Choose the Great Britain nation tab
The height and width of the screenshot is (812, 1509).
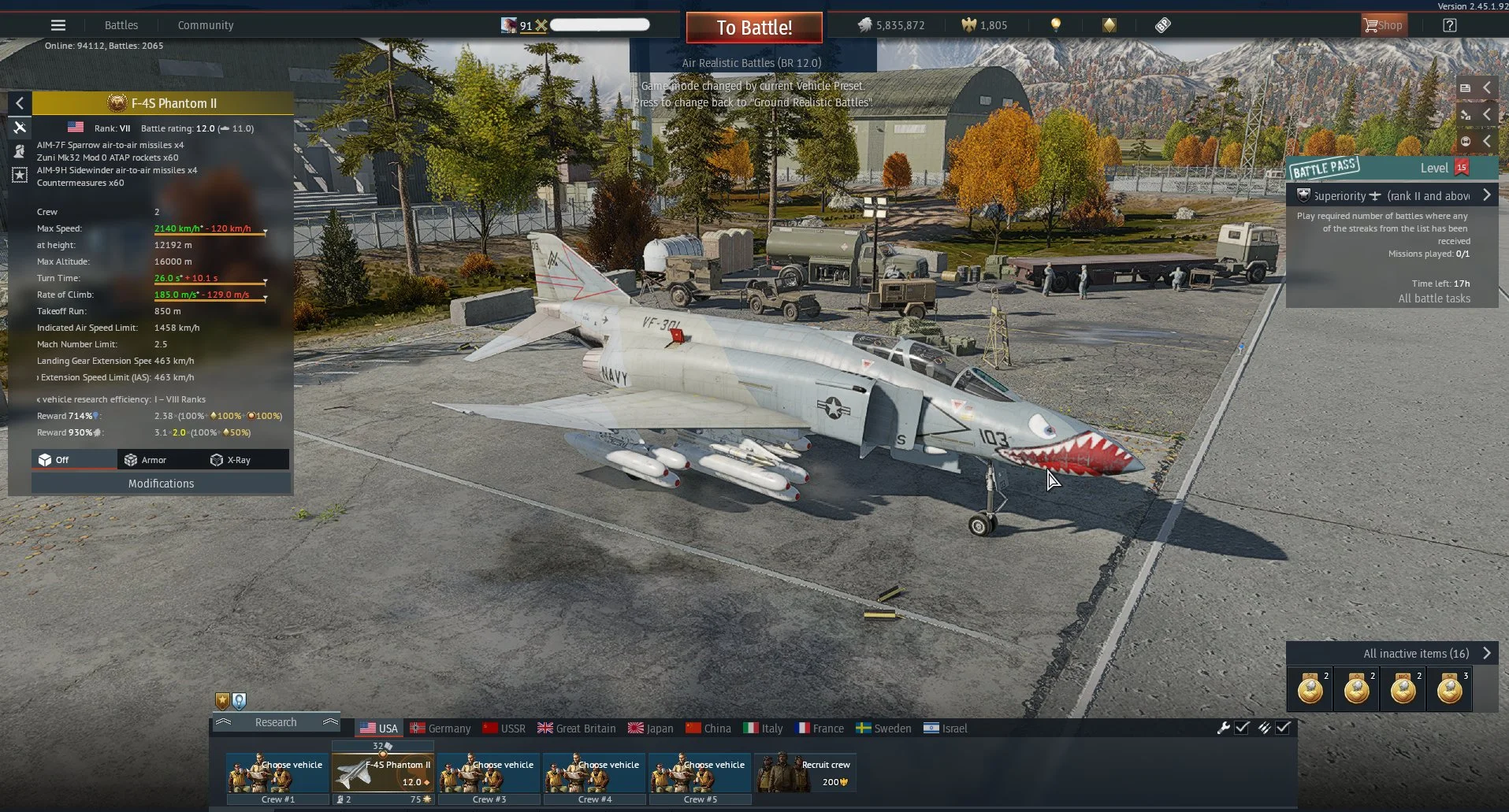(577, 729)
